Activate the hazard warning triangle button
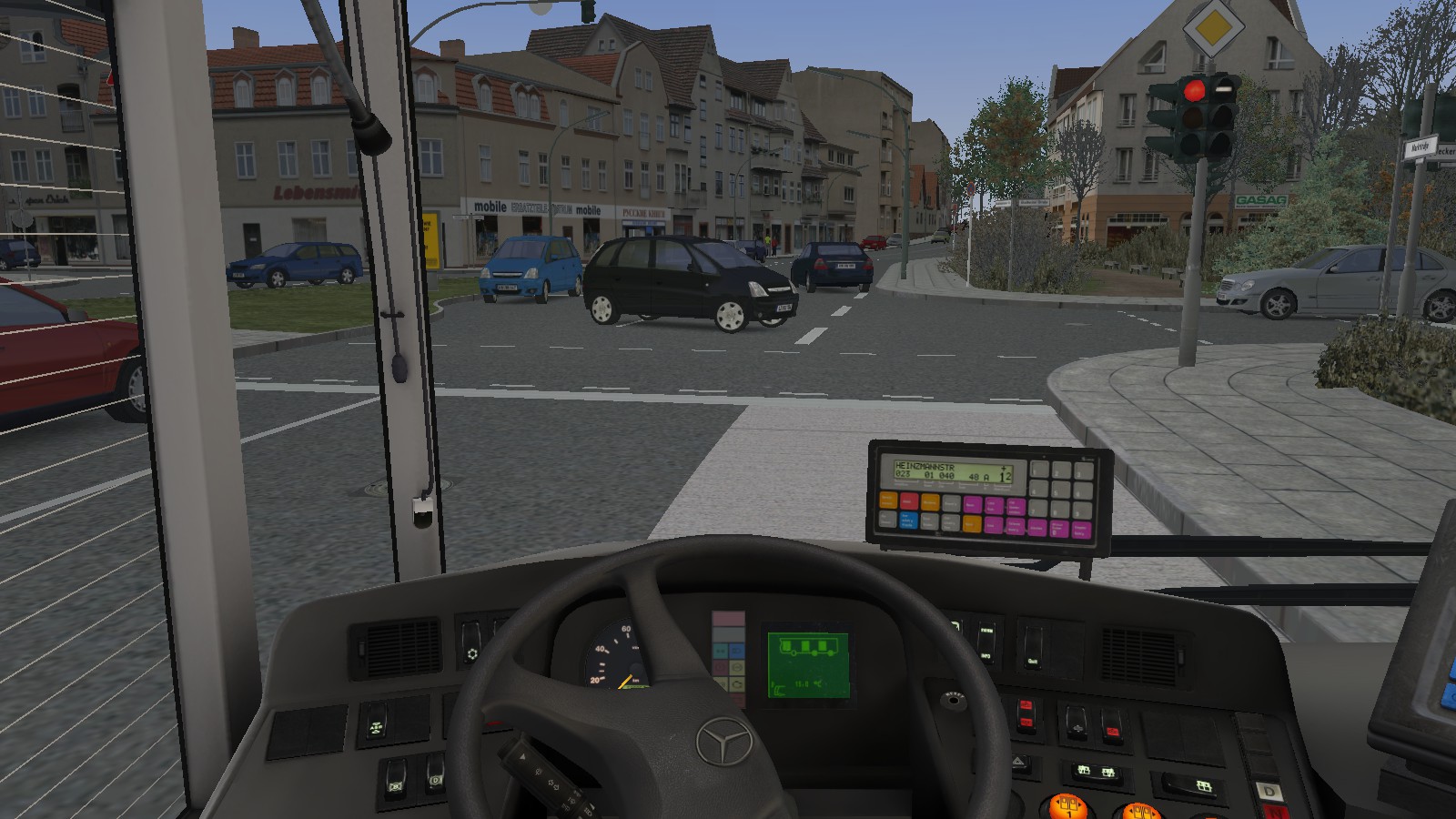The height and width of the screenshot is (819, 1456). click(1019, 763)
